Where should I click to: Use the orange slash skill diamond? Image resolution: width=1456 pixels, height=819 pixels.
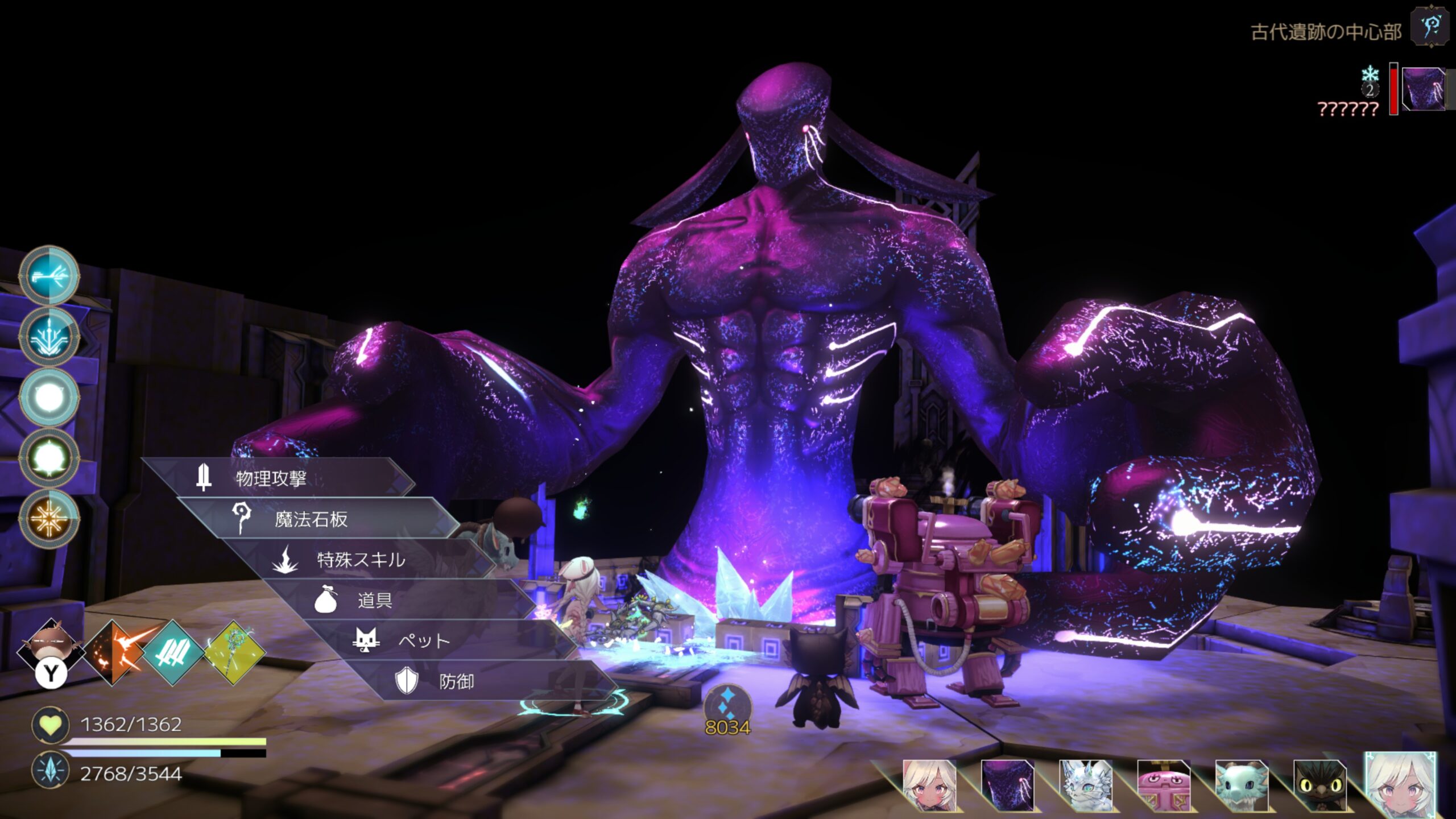[x=117, y=652]
